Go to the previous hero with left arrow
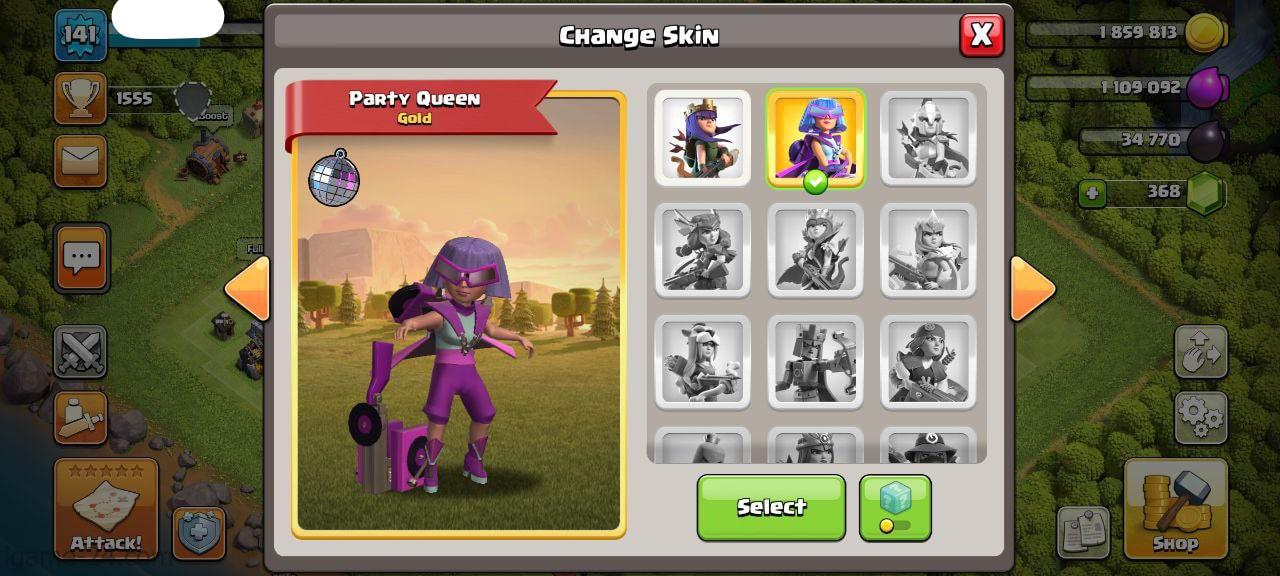1280x576 pixels. (246, 289)
